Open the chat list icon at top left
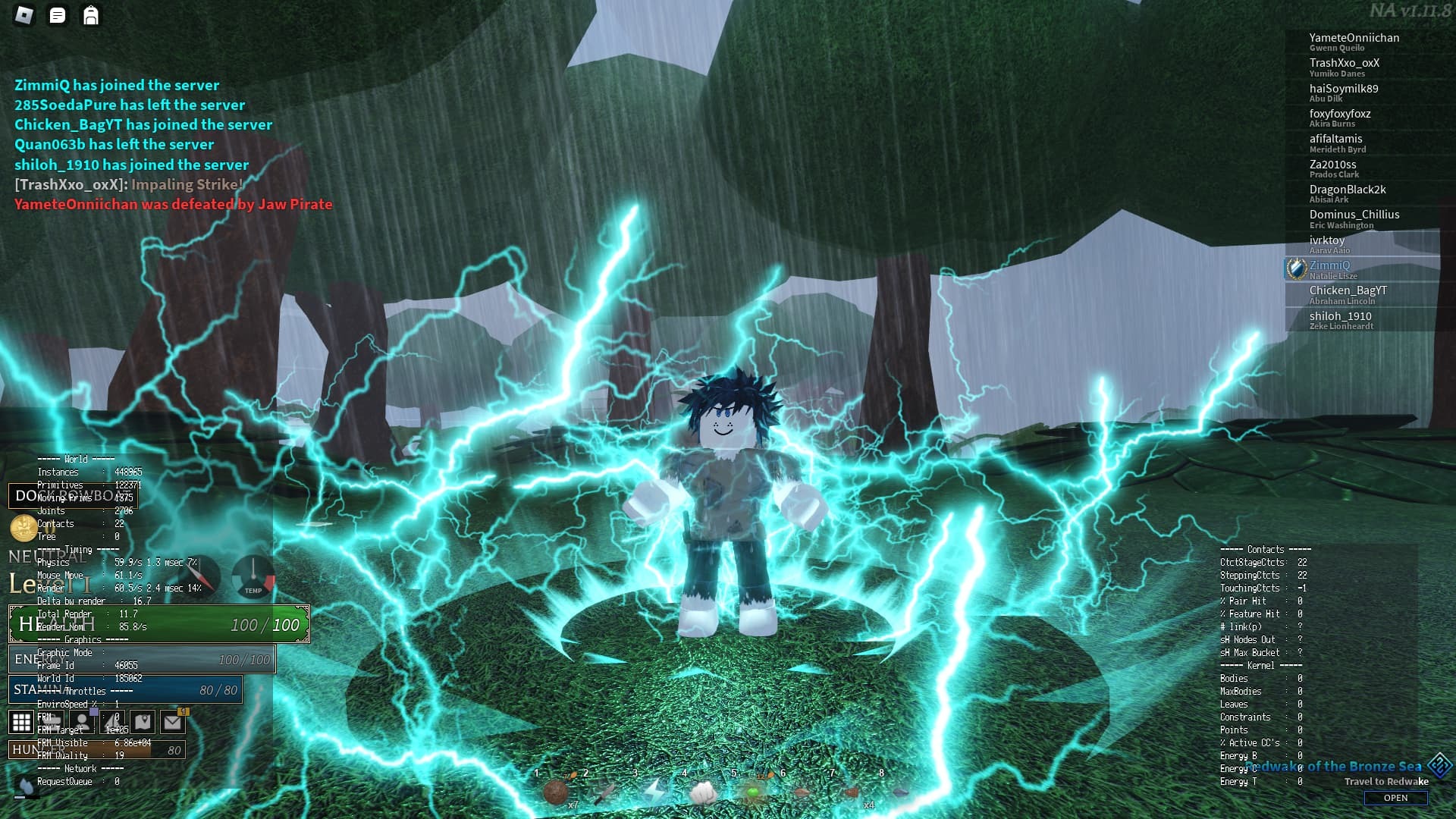This screenshot has height=819, width=1456. pos(57,15)
